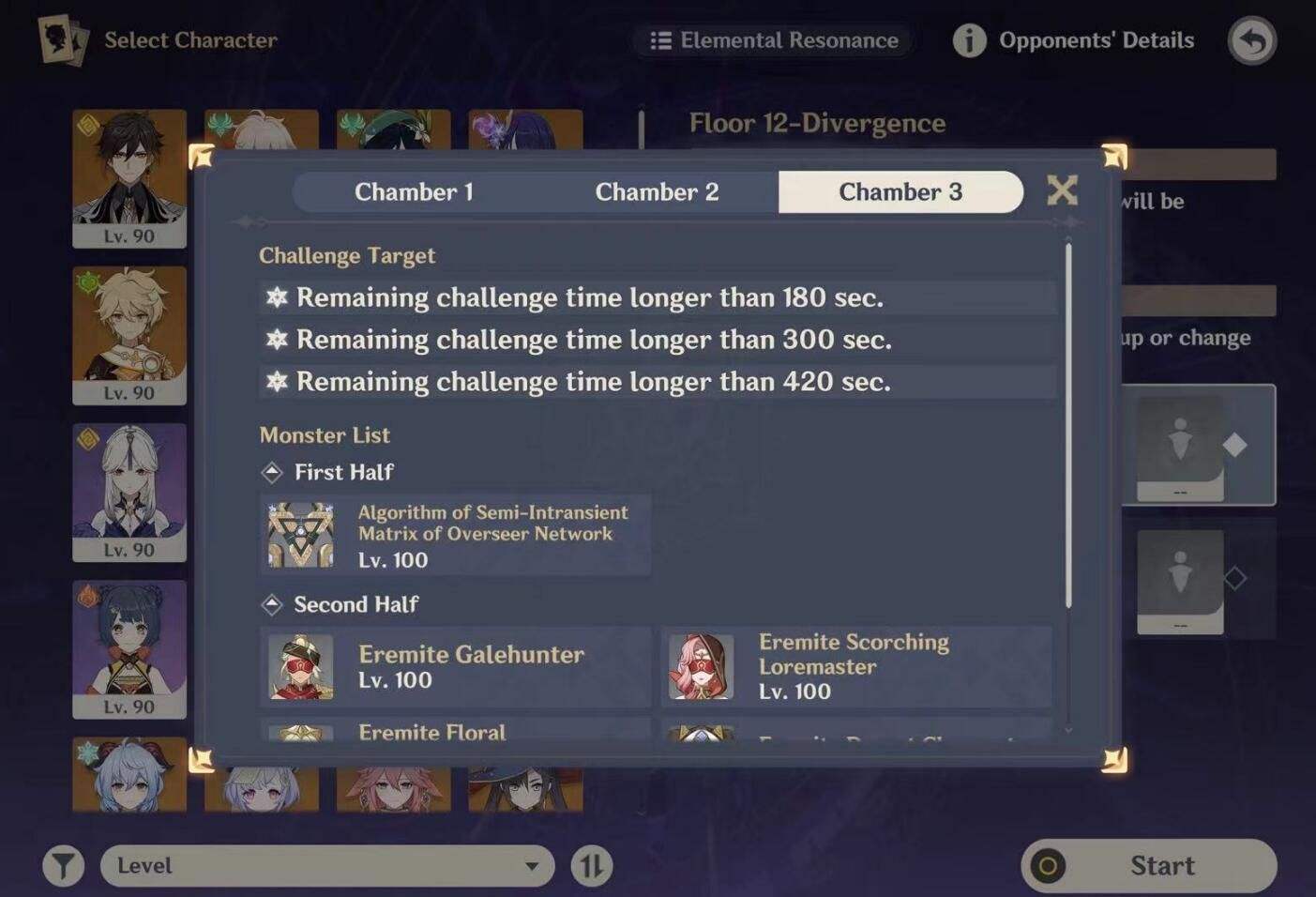Click the return arrow button
Screen dimensions: 1316x897
[x=1251, y=40]
